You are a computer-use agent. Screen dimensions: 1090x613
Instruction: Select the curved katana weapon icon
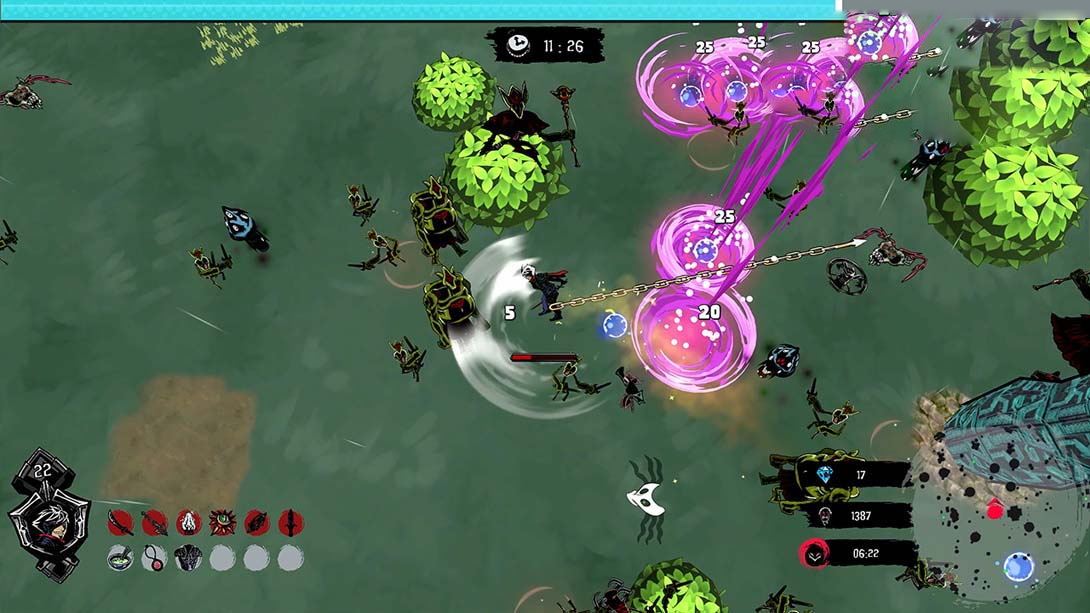121,523
